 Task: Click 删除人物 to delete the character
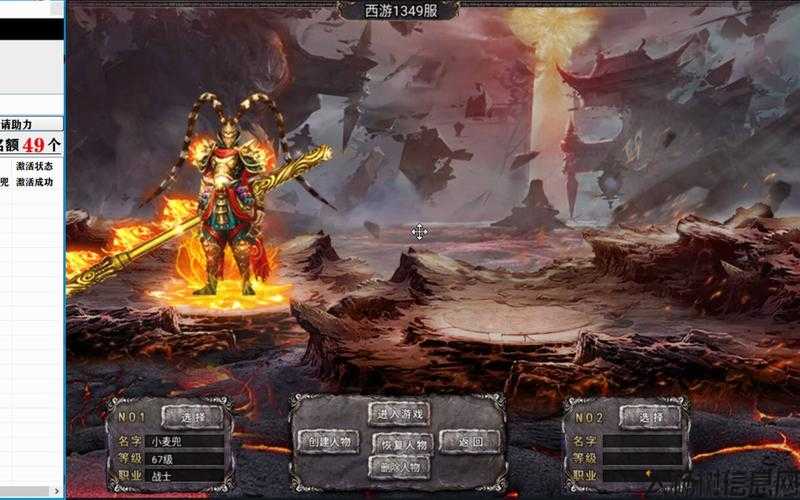pos(400,467)
